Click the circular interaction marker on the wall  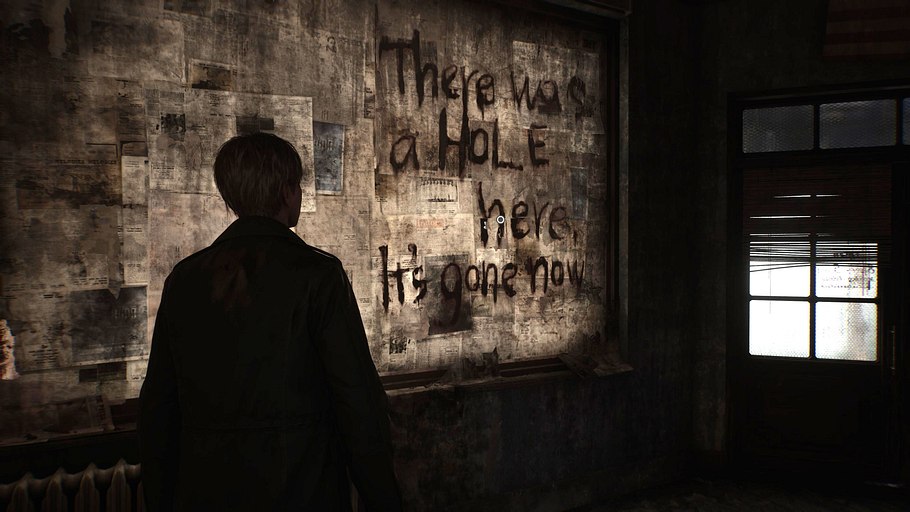pyautogui.click(x=500, y=219)
